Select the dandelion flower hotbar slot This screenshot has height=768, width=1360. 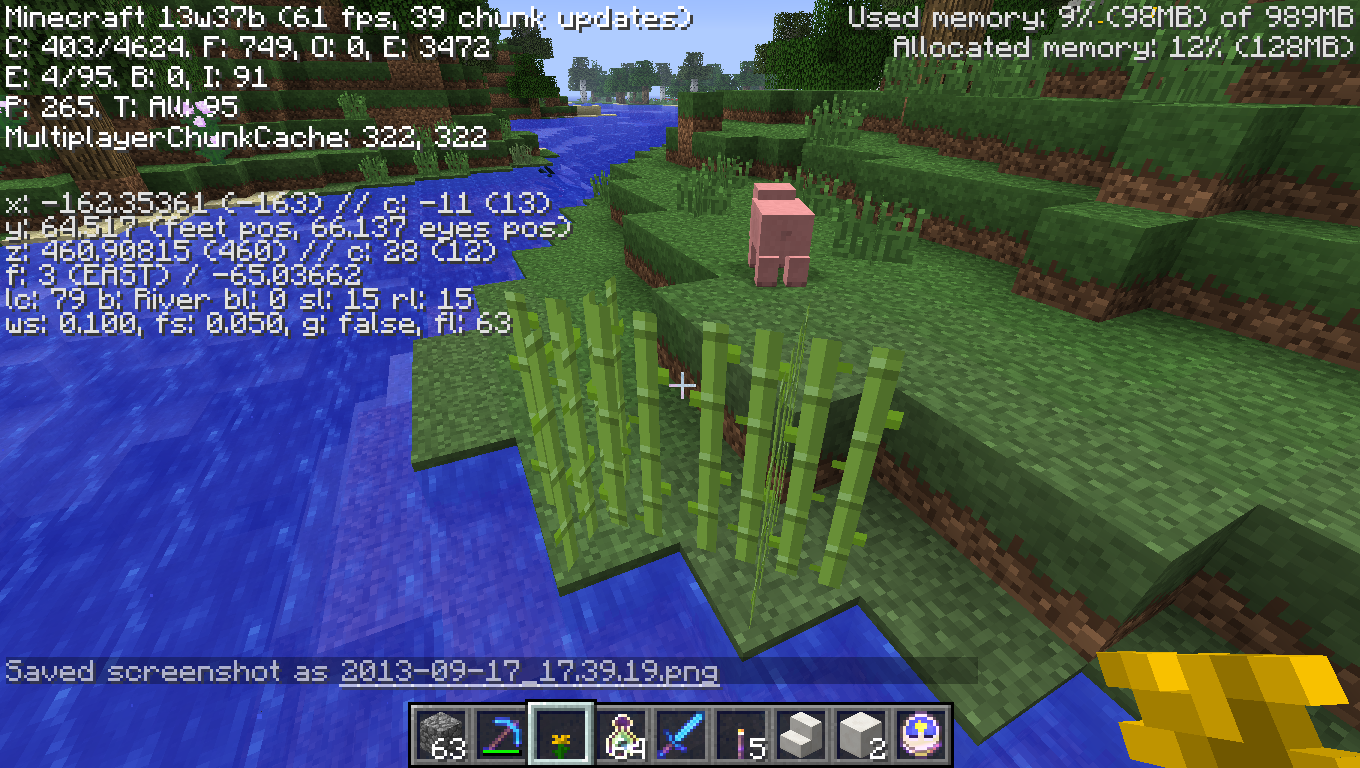559,732
